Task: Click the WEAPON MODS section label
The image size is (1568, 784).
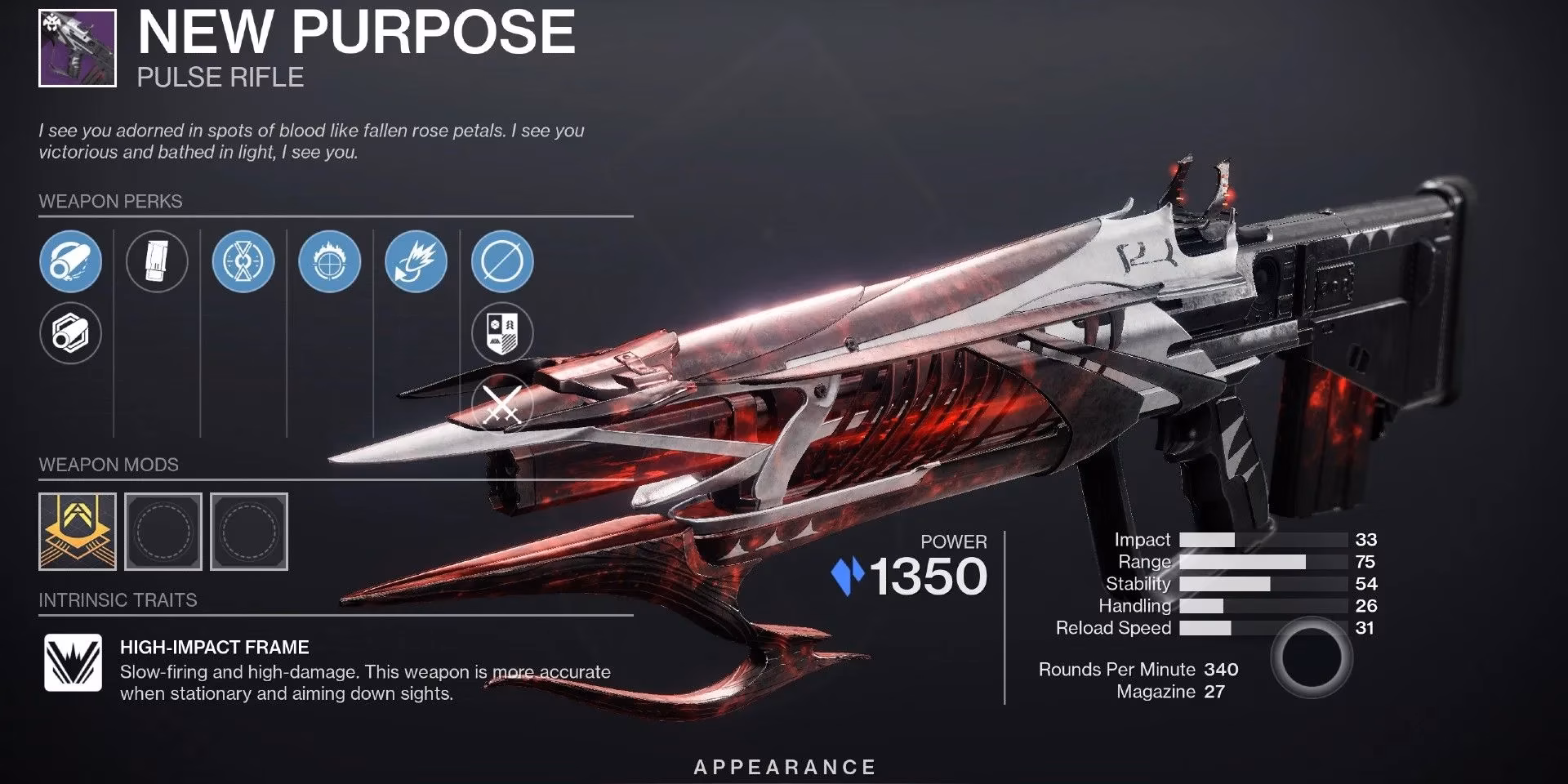Action: pyautogui.click(x=109, y=464)
